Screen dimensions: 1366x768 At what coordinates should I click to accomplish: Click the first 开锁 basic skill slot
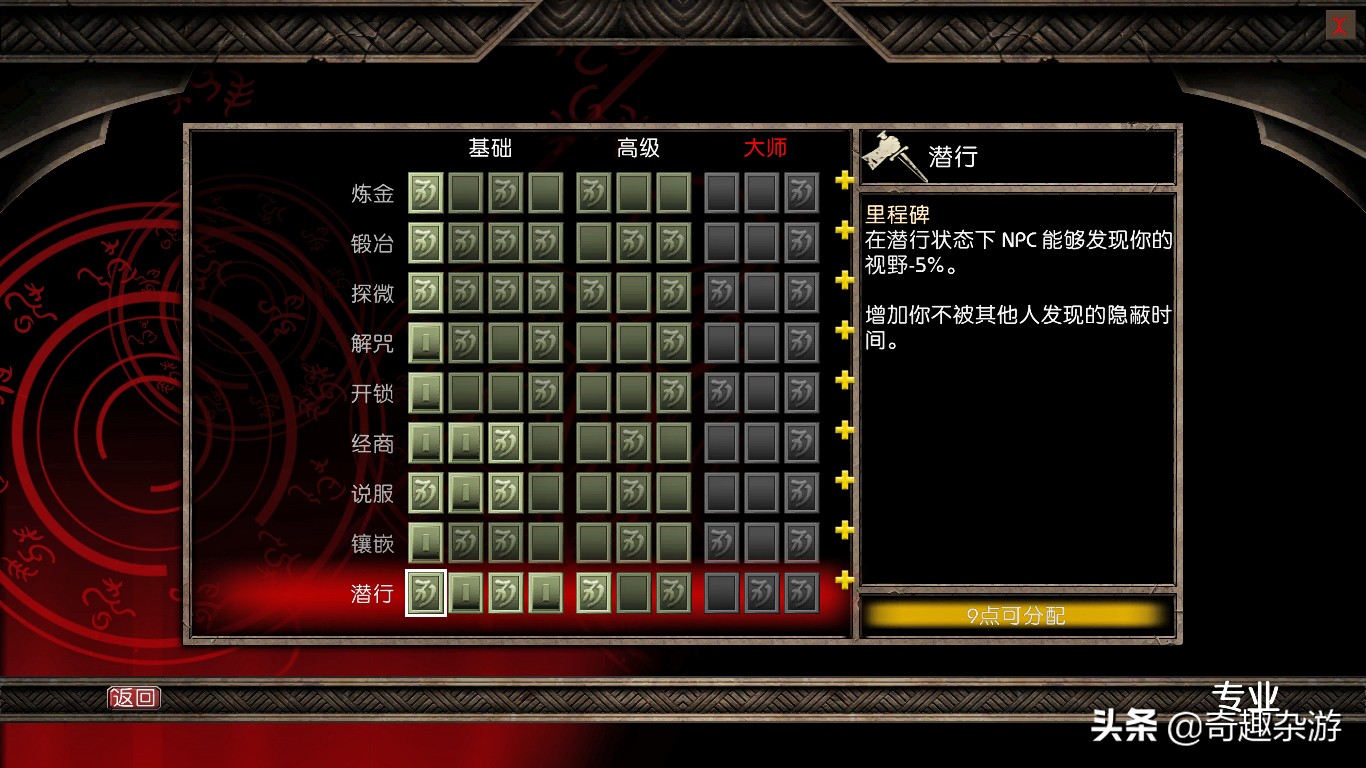(424, 393)
